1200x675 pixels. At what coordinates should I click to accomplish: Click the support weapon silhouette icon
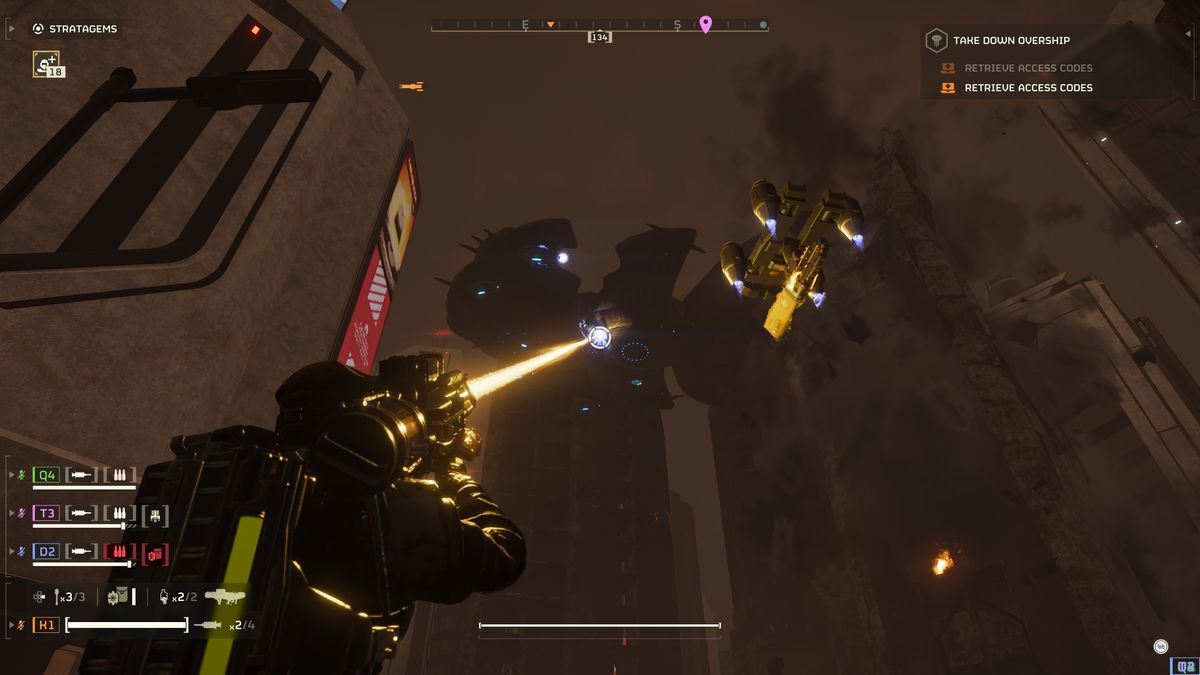[225, 597]
